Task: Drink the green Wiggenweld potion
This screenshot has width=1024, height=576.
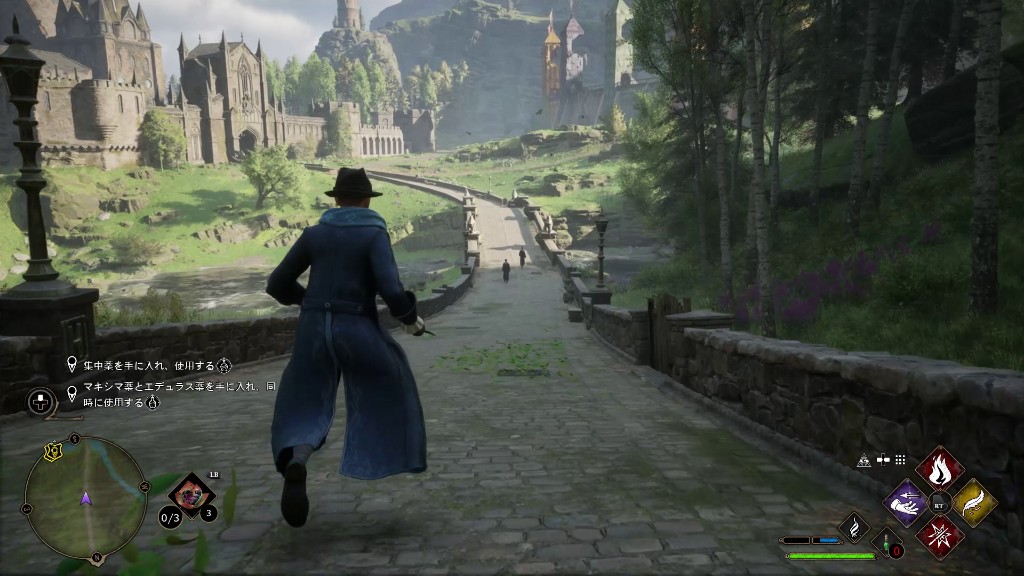Action: coord(888,544)
